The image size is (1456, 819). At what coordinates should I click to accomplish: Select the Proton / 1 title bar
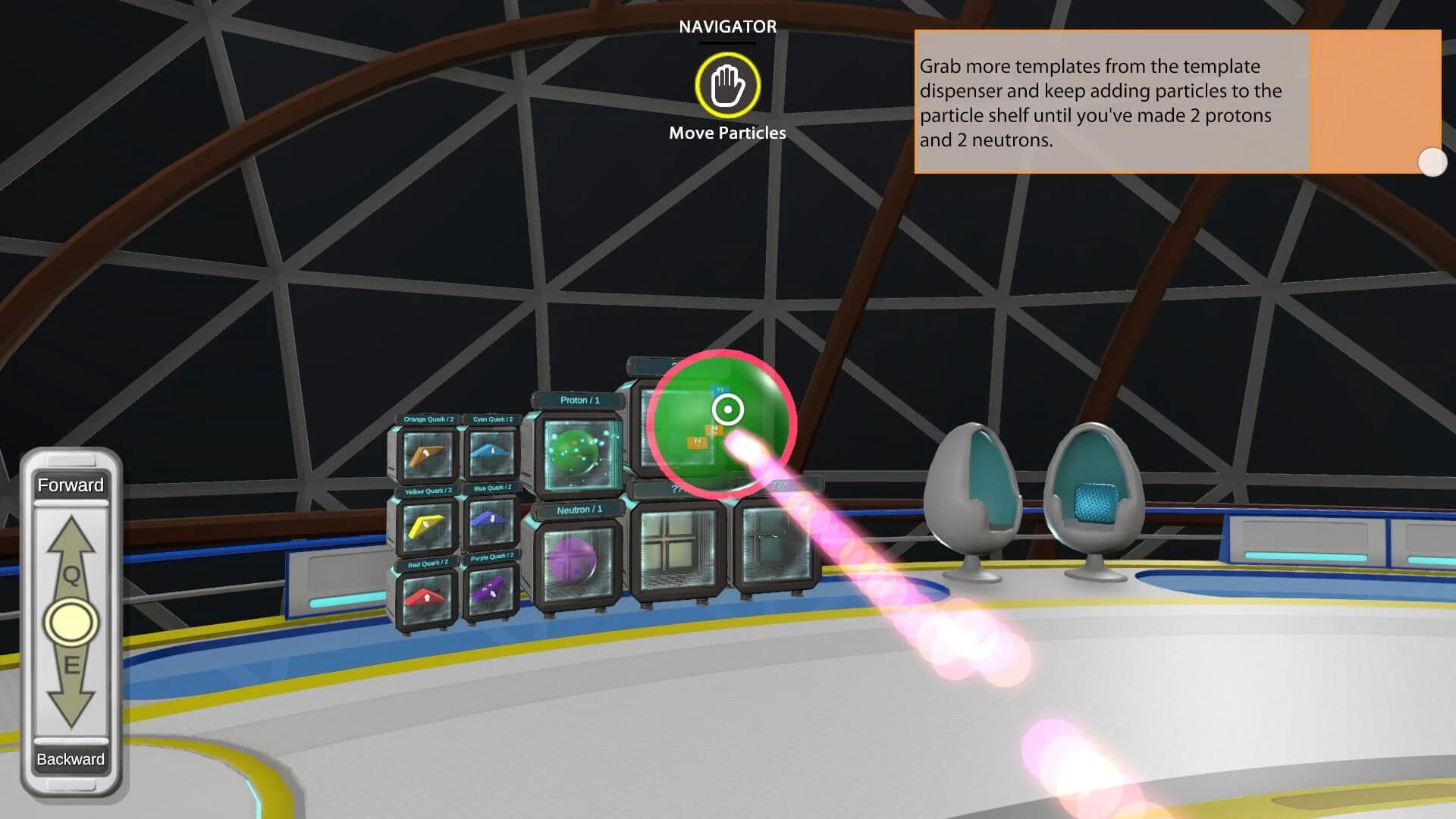pos(579,400)
